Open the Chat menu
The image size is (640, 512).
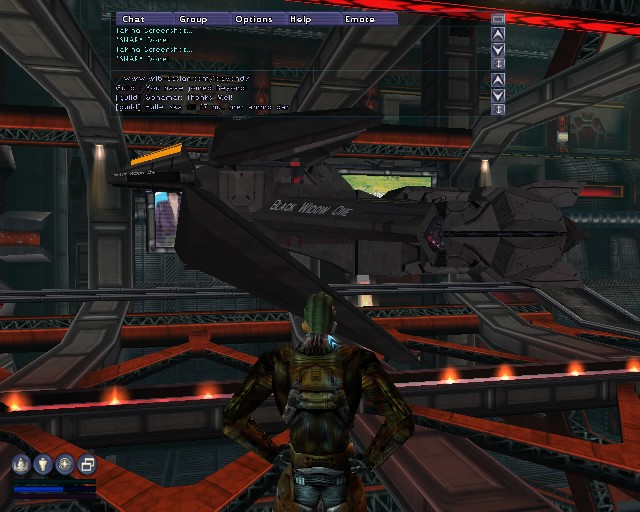point(133,19)
